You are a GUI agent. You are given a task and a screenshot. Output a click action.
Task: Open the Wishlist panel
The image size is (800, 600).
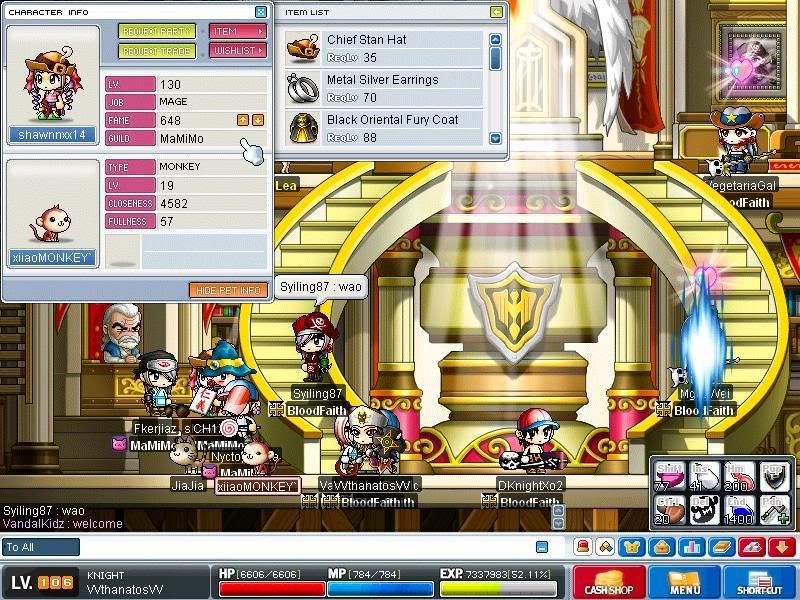coord(238,51)
